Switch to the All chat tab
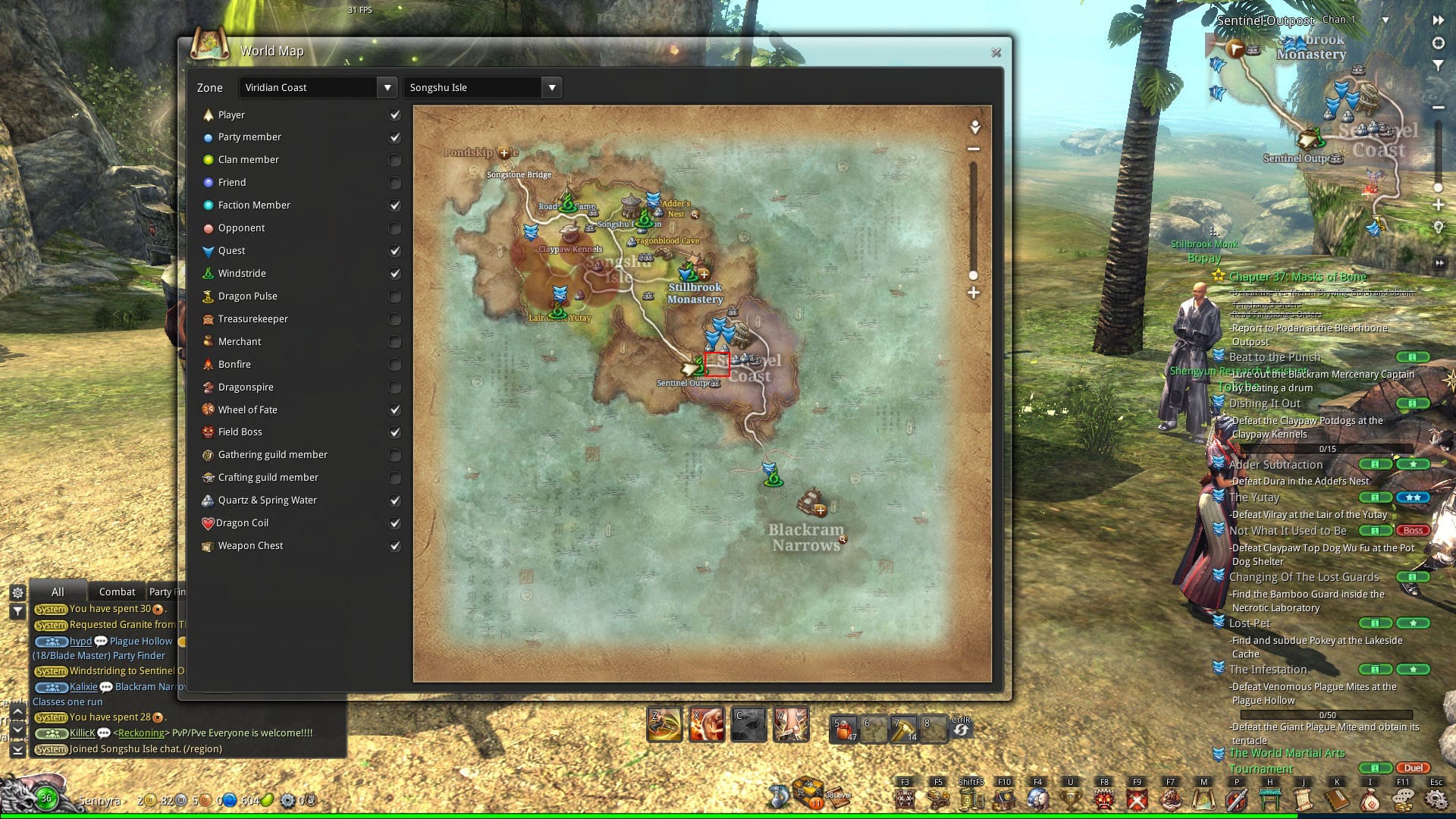The image size is (1456, 819). point(58,591)
